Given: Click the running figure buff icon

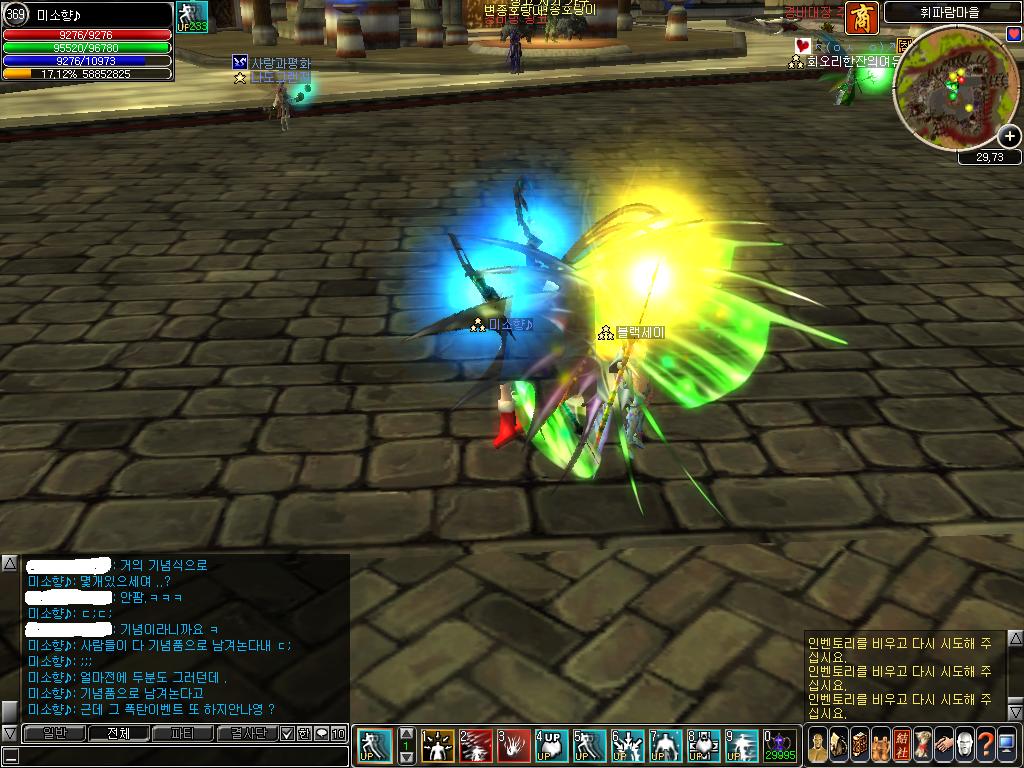Looking at the screenshot, I should coord(191,16).
